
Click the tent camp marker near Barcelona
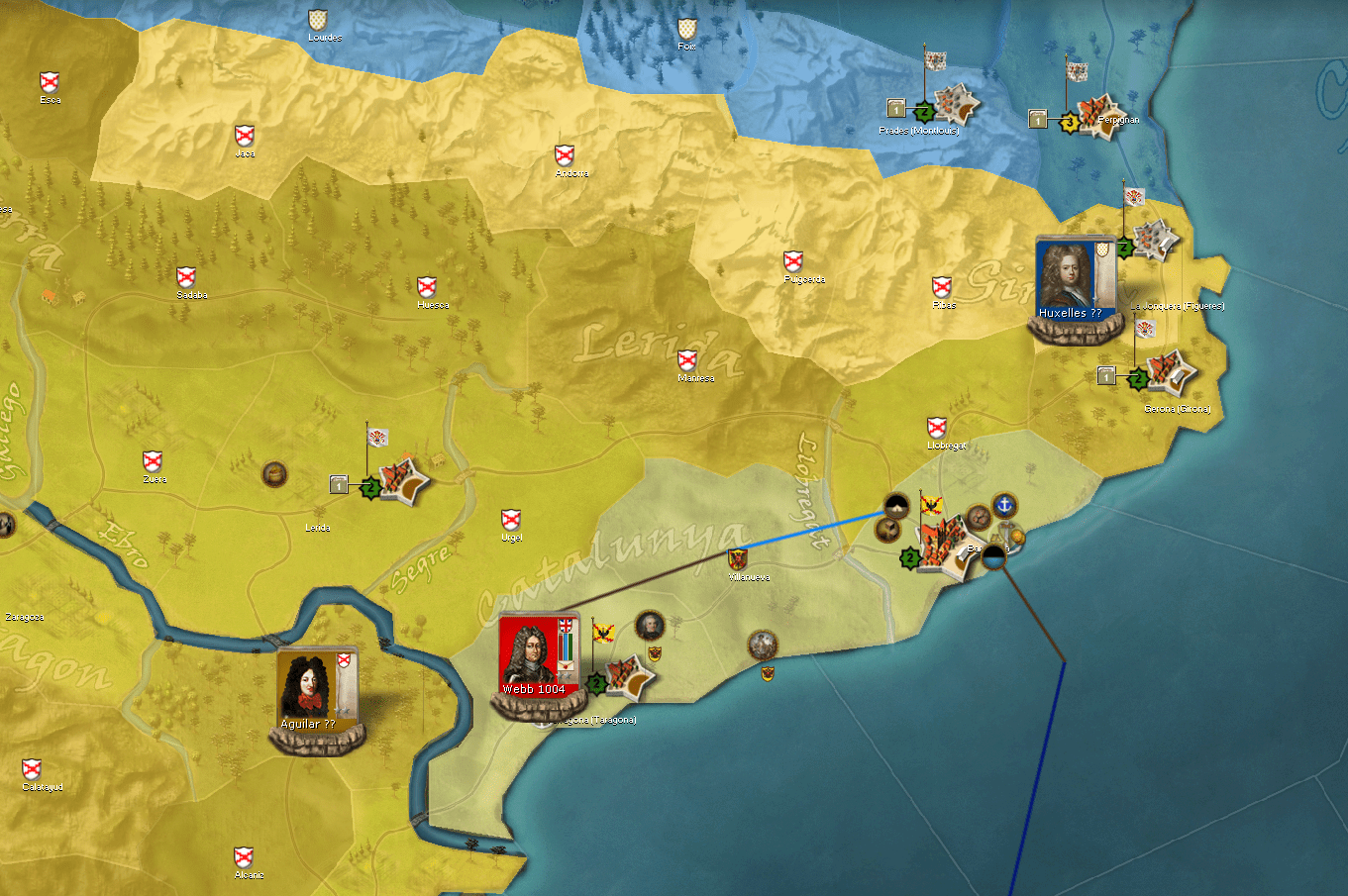point(896,507)
